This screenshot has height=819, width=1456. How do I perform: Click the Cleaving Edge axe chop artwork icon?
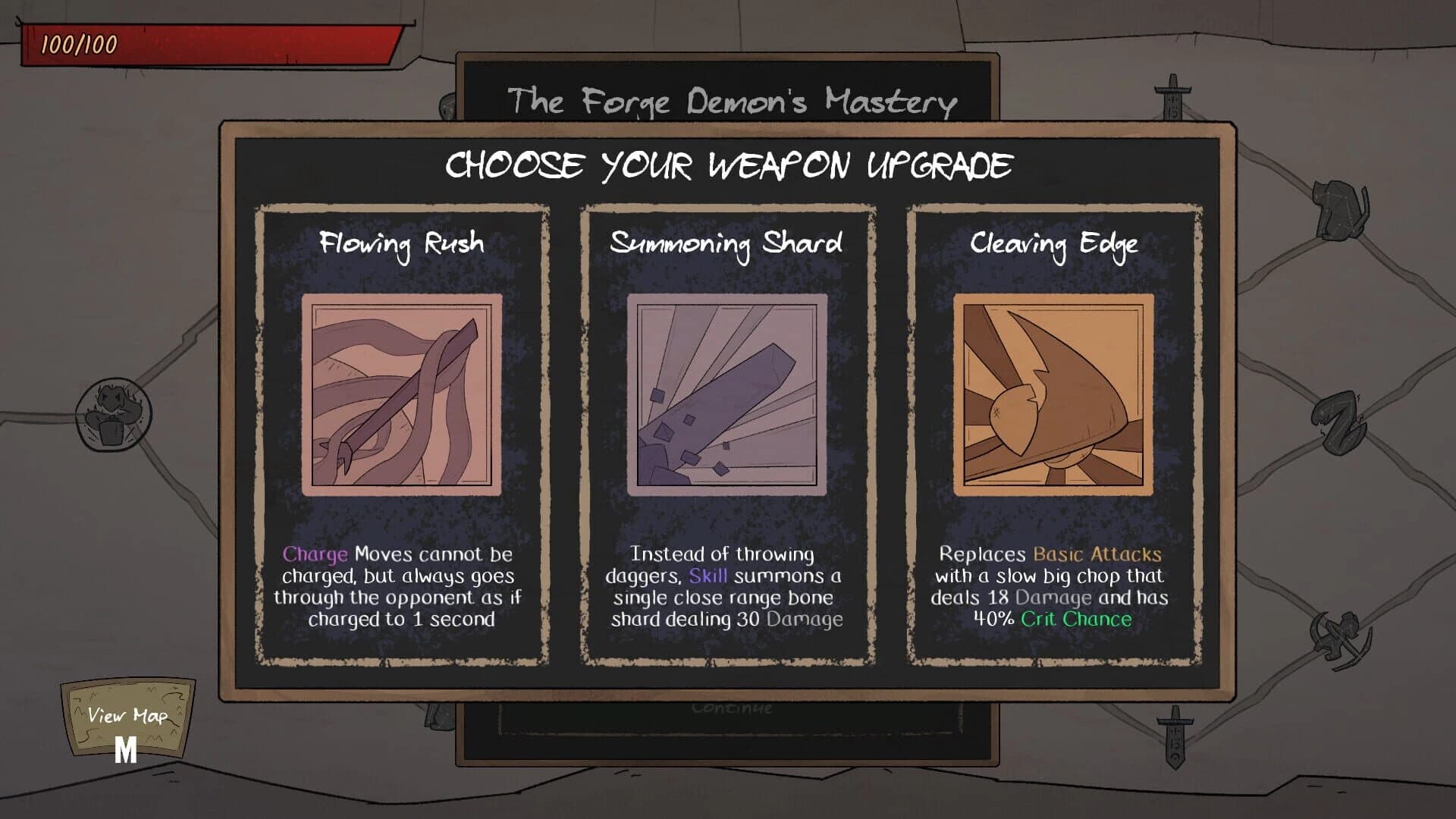pos(1053,394)
